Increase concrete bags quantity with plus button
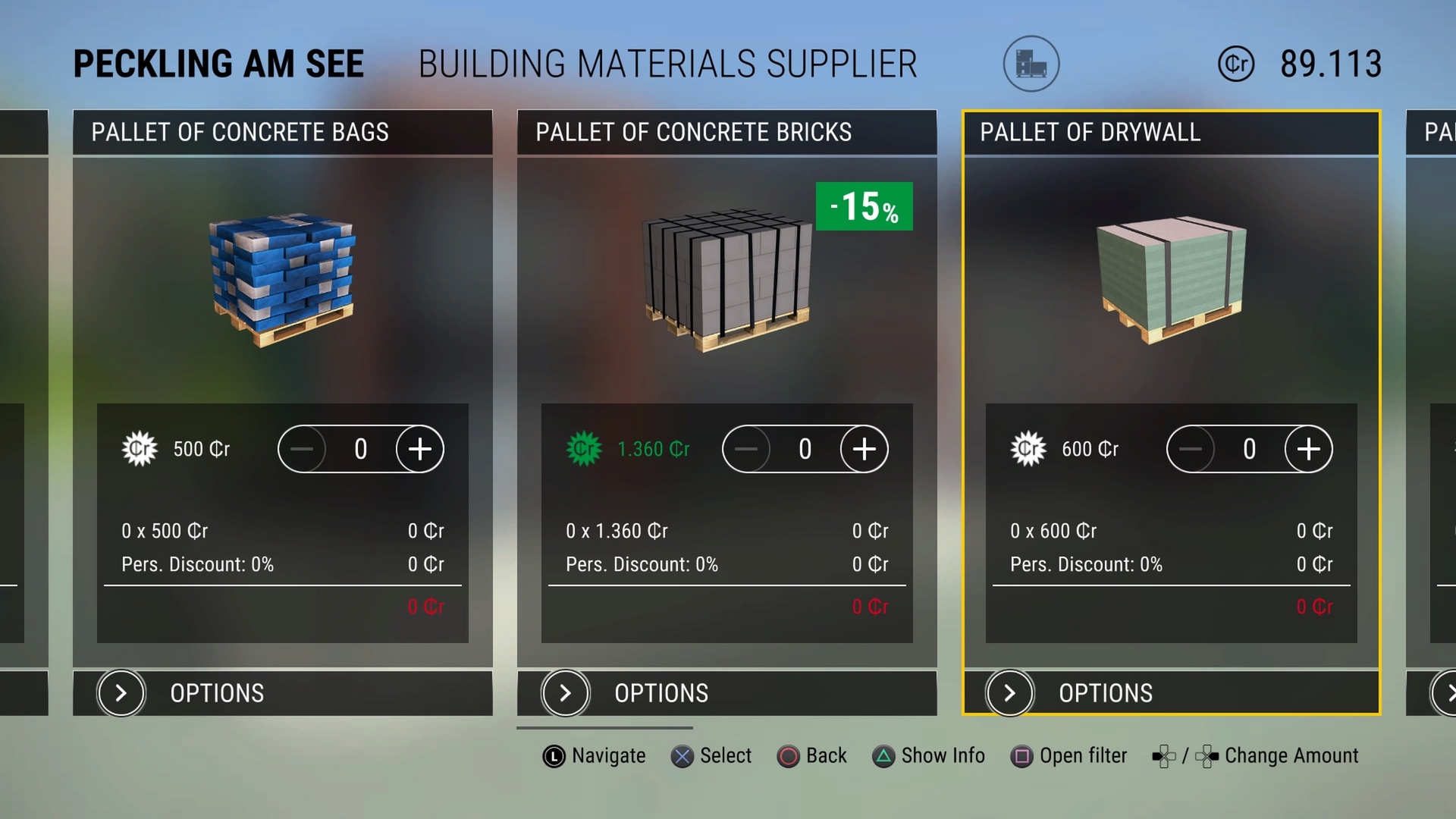1456x819 pixels. (419, 449)
